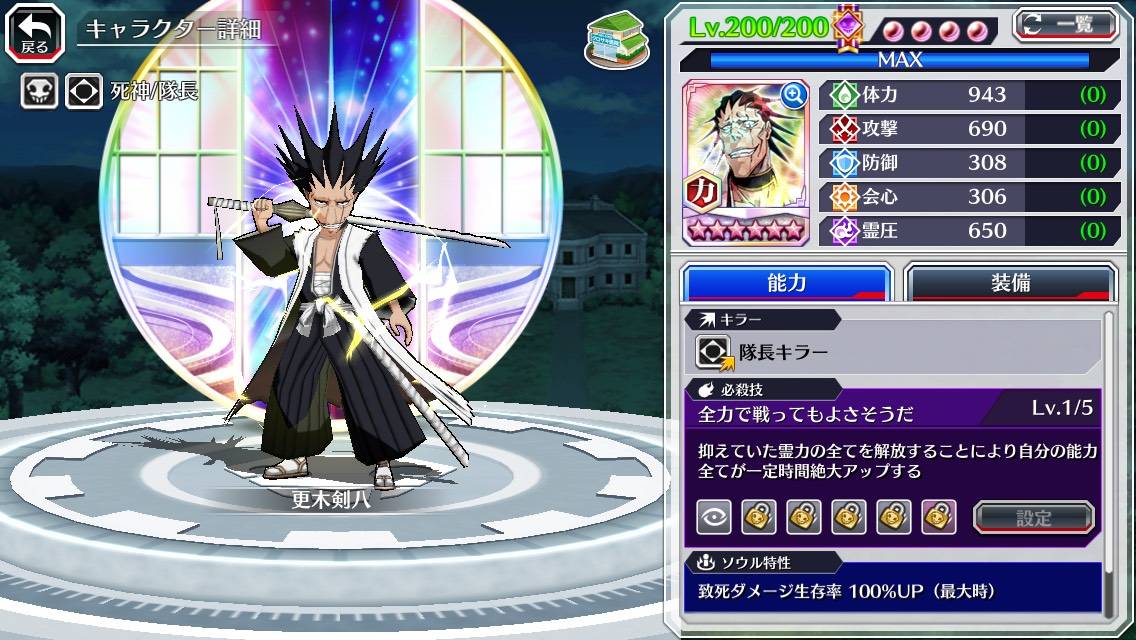Switch to the 装備 tab

coord(1010,283)
